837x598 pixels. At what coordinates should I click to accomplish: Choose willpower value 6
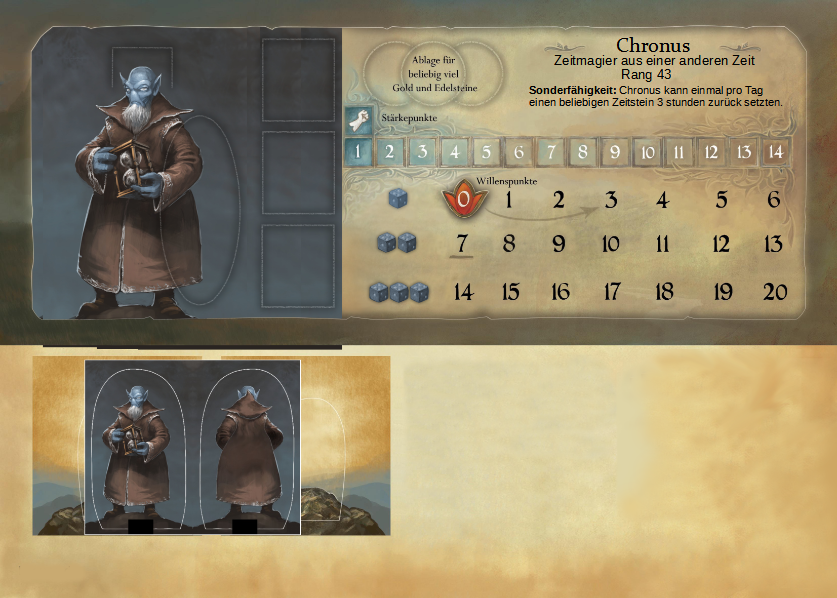(773, 200)
